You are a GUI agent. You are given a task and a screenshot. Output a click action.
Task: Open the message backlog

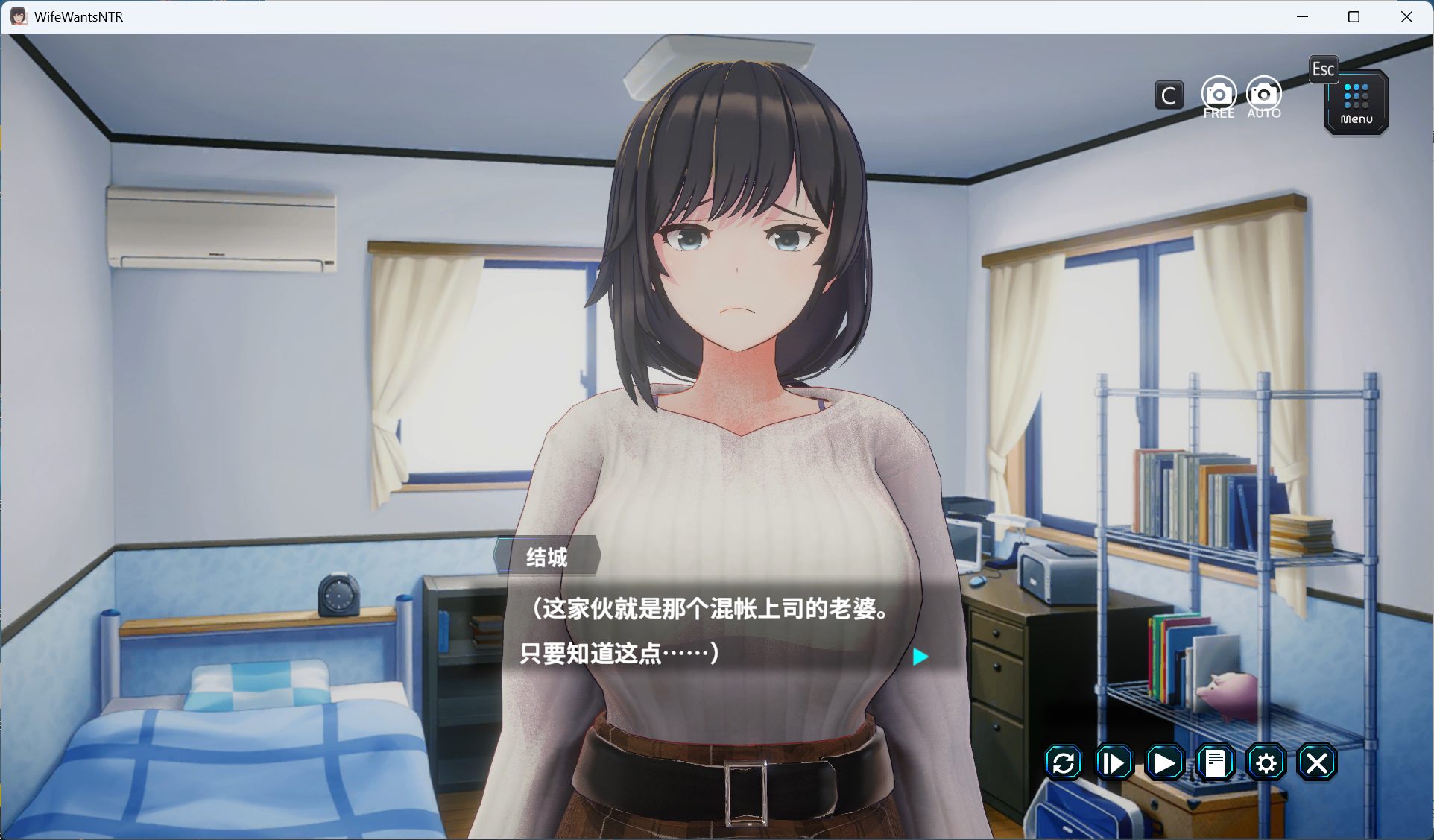(1216, 762)
